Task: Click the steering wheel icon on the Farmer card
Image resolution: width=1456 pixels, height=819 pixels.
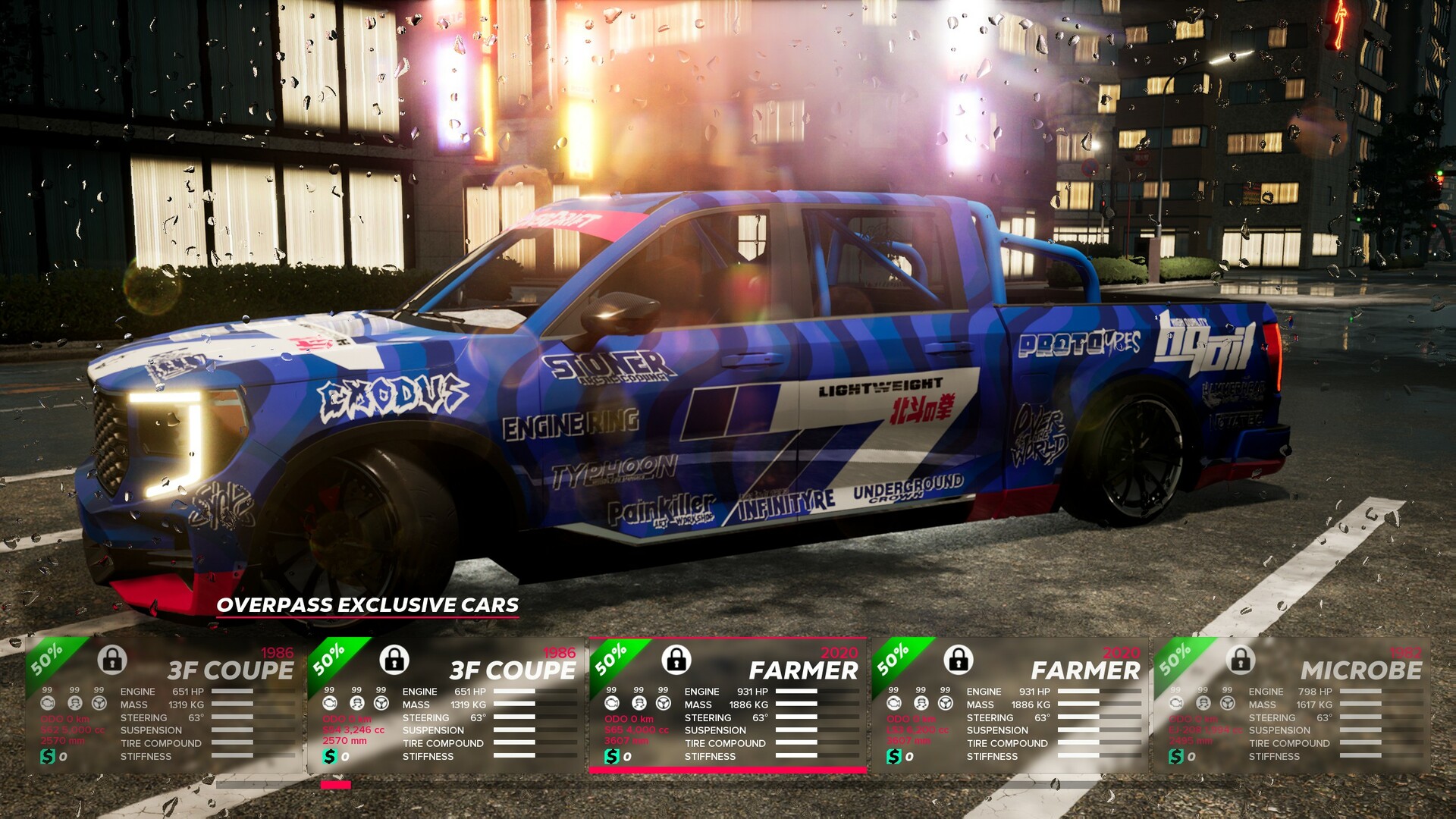Action: click(664, 701)
